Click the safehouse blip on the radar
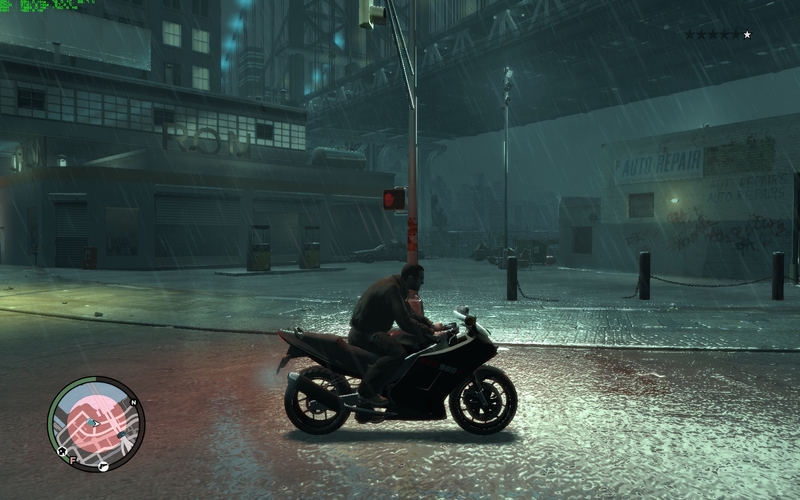Viewport: 800px width, 500px height. pyautogui.click(x=62, y=451)
